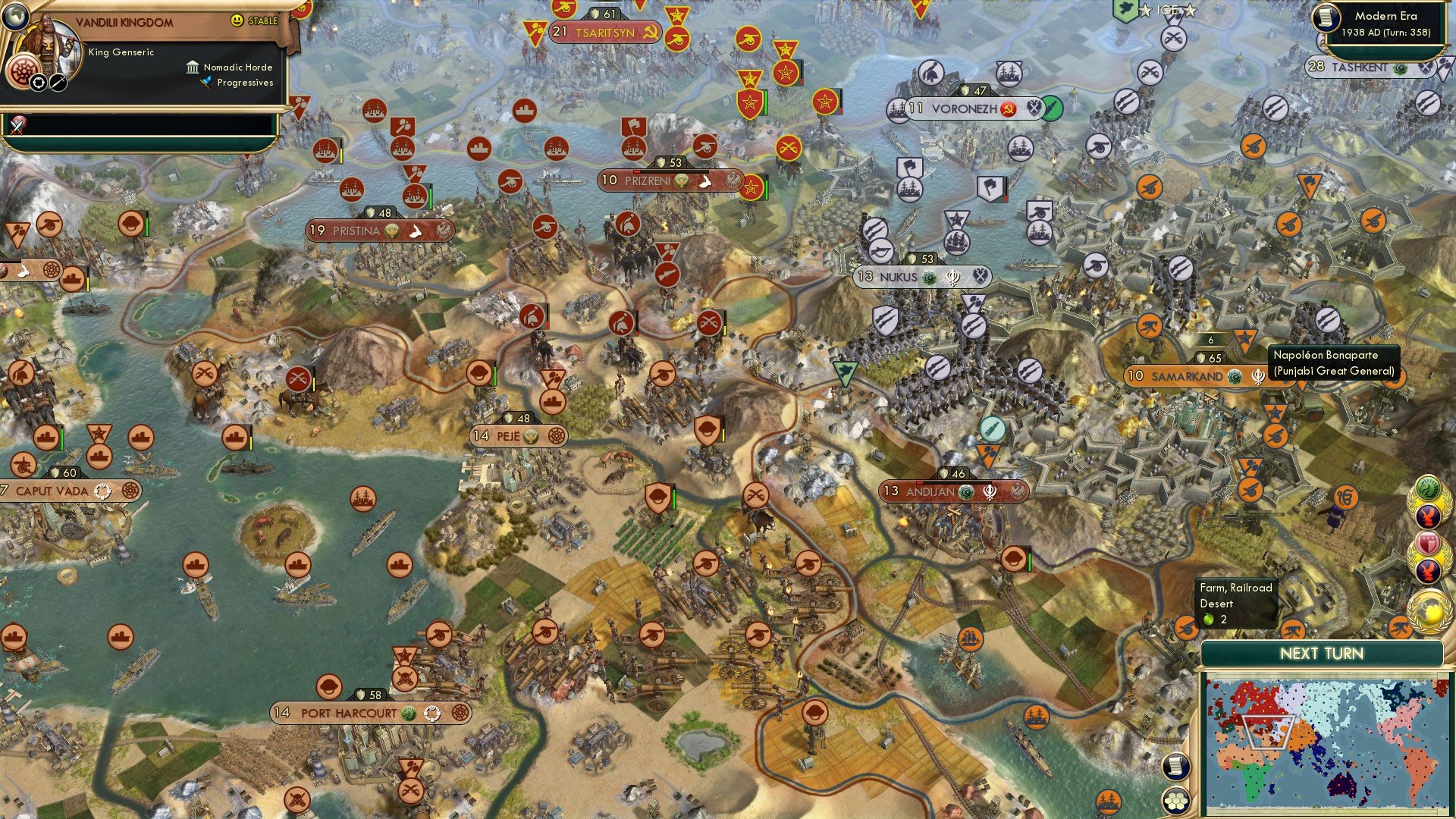This screenshot has height=819, width=1456.
Task: Open the Civilopedia scroll above the minimap
Action: click(x=1178, y=767)
